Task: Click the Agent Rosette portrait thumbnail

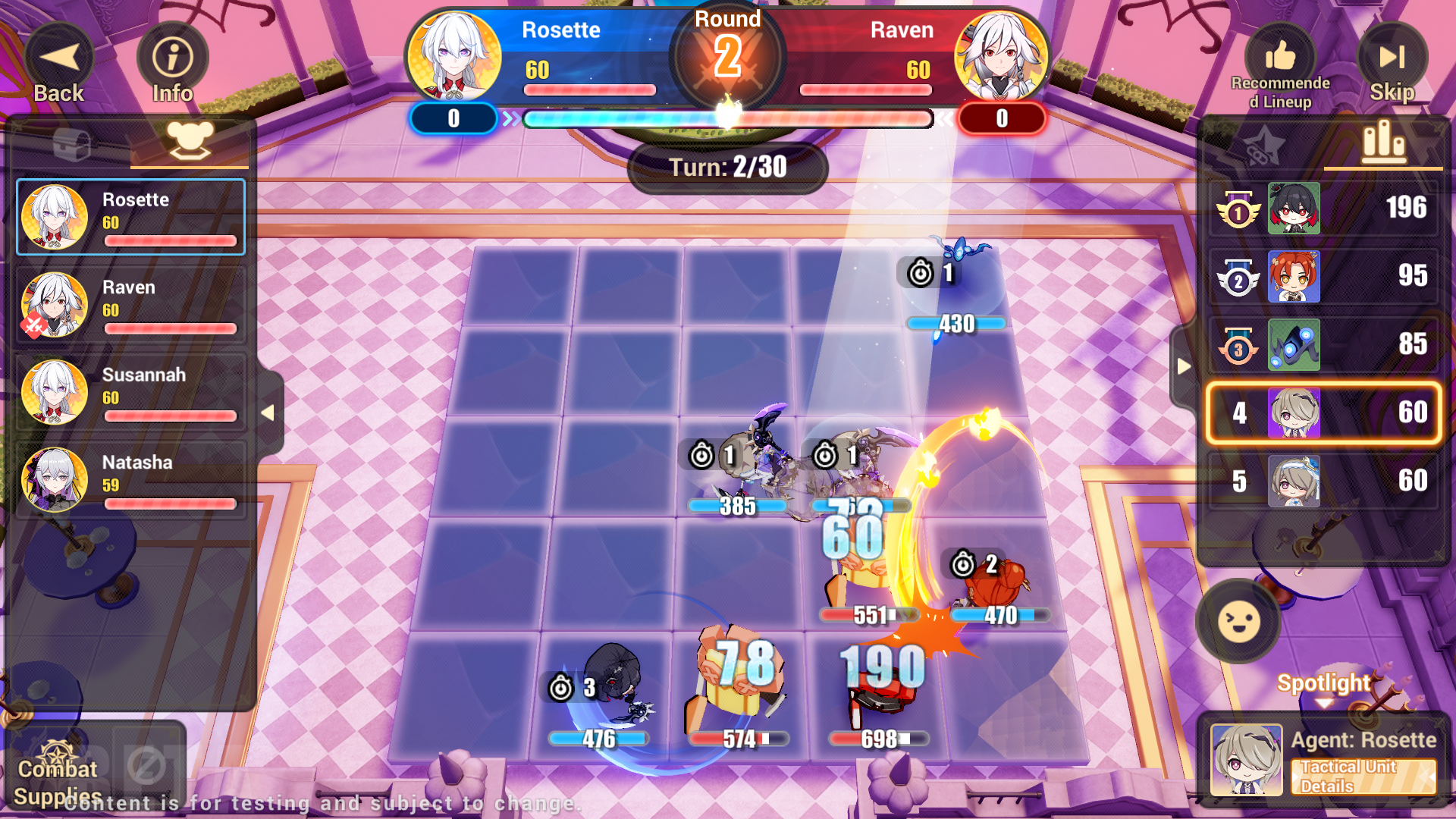Action: tap(1246, 758)
